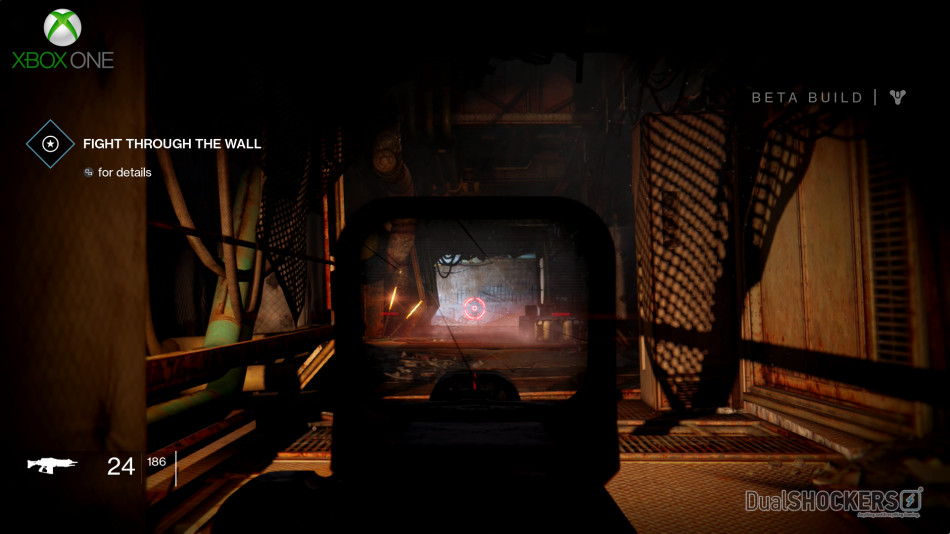Click the Destiny tricorn emblem
Image resolution: width=950 pixels, height=534 pixels.
(899, 97)
